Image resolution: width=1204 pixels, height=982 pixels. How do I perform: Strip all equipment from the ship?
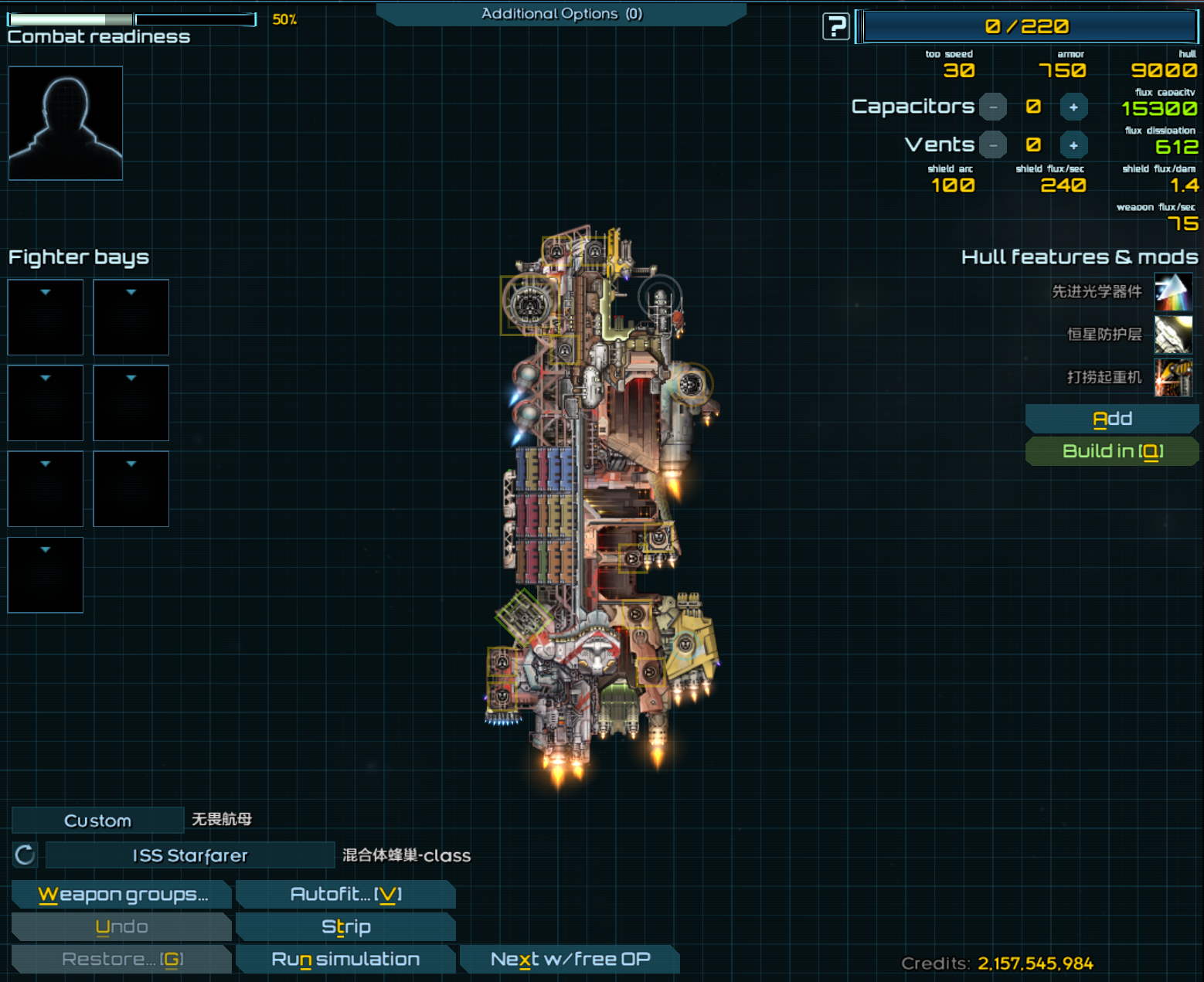(x=345, y=927)
